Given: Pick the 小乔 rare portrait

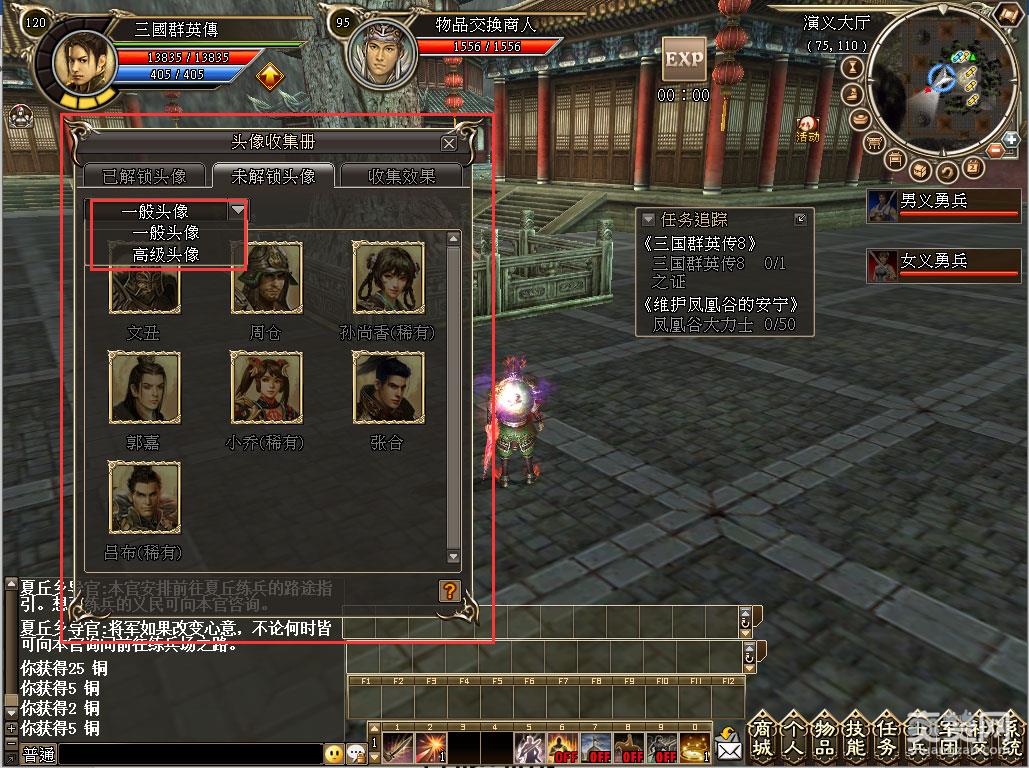Looking at the screenshot, I should (x=266, y=387).
